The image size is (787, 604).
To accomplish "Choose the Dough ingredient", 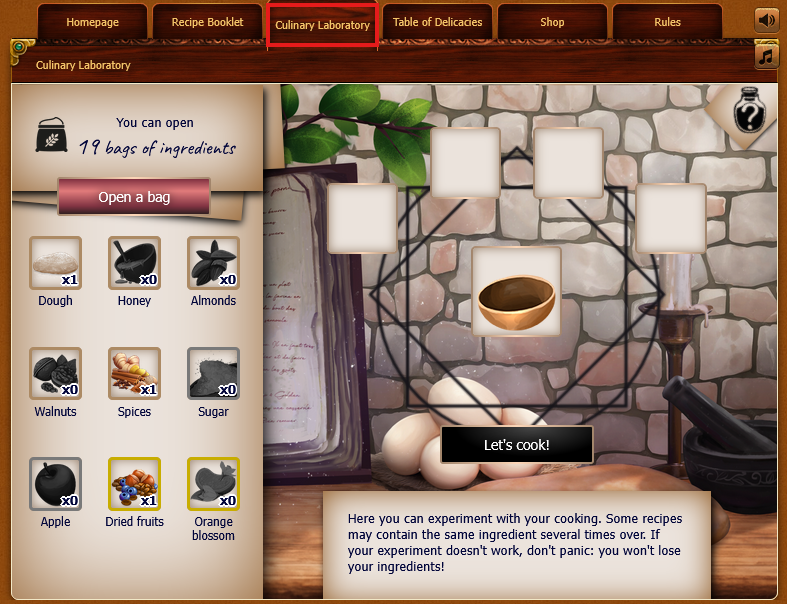I will 55,263.
